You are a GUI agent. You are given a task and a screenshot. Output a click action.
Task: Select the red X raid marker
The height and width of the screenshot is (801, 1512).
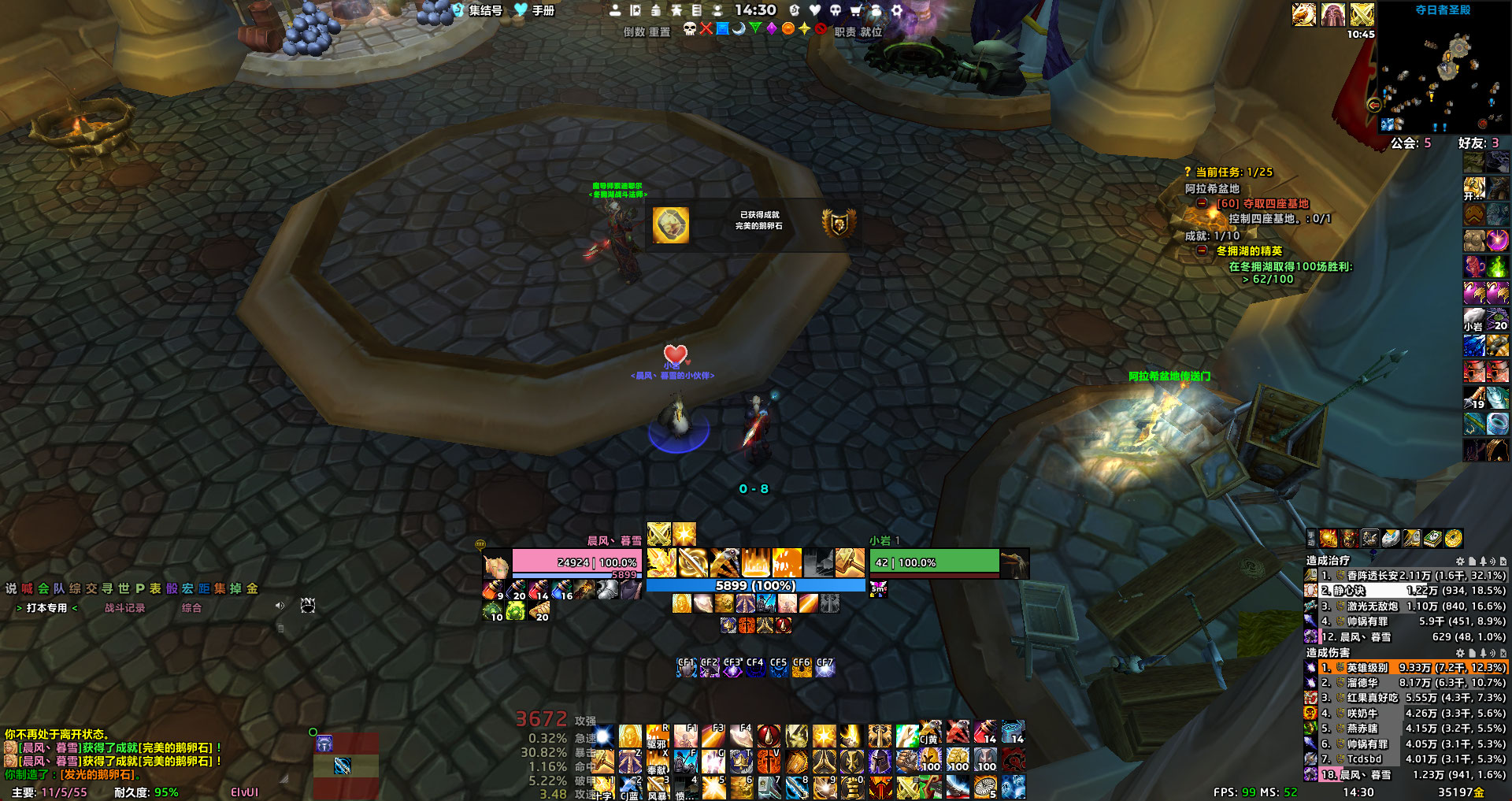click(706, 29)
